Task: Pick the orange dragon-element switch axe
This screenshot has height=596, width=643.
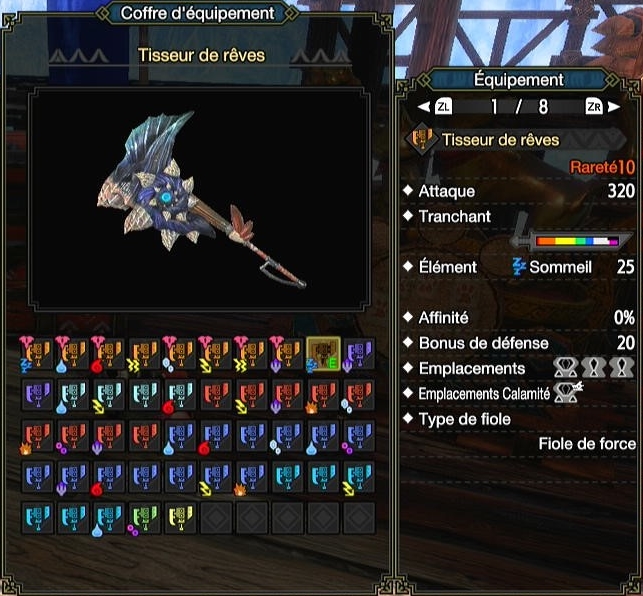Action: tap(286, 353)
